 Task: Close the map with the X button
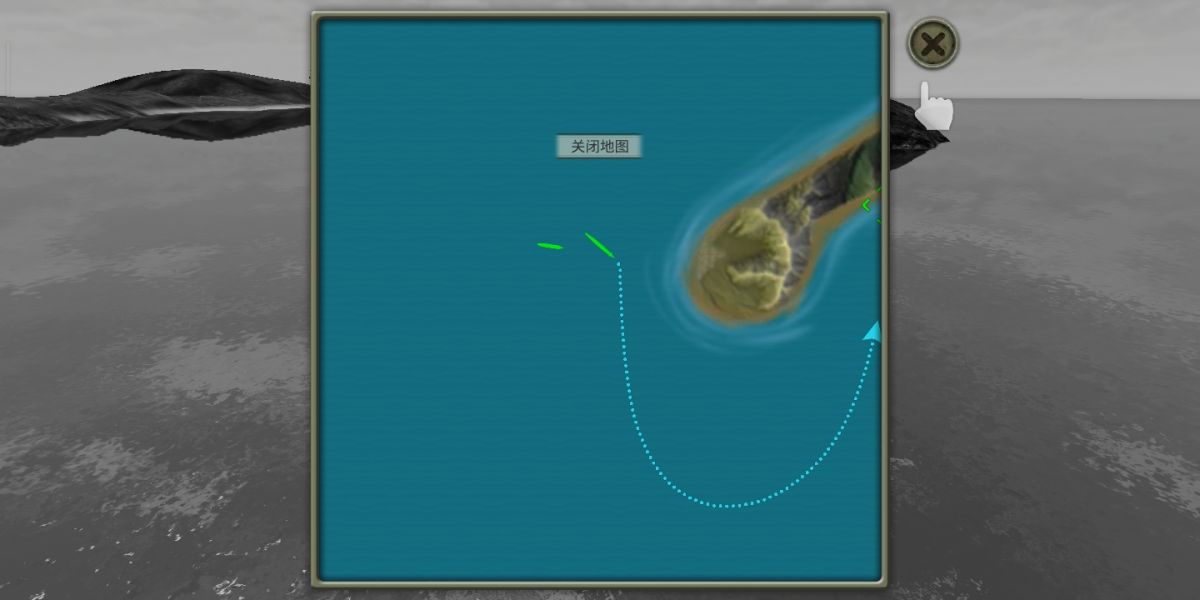[932, 44]
